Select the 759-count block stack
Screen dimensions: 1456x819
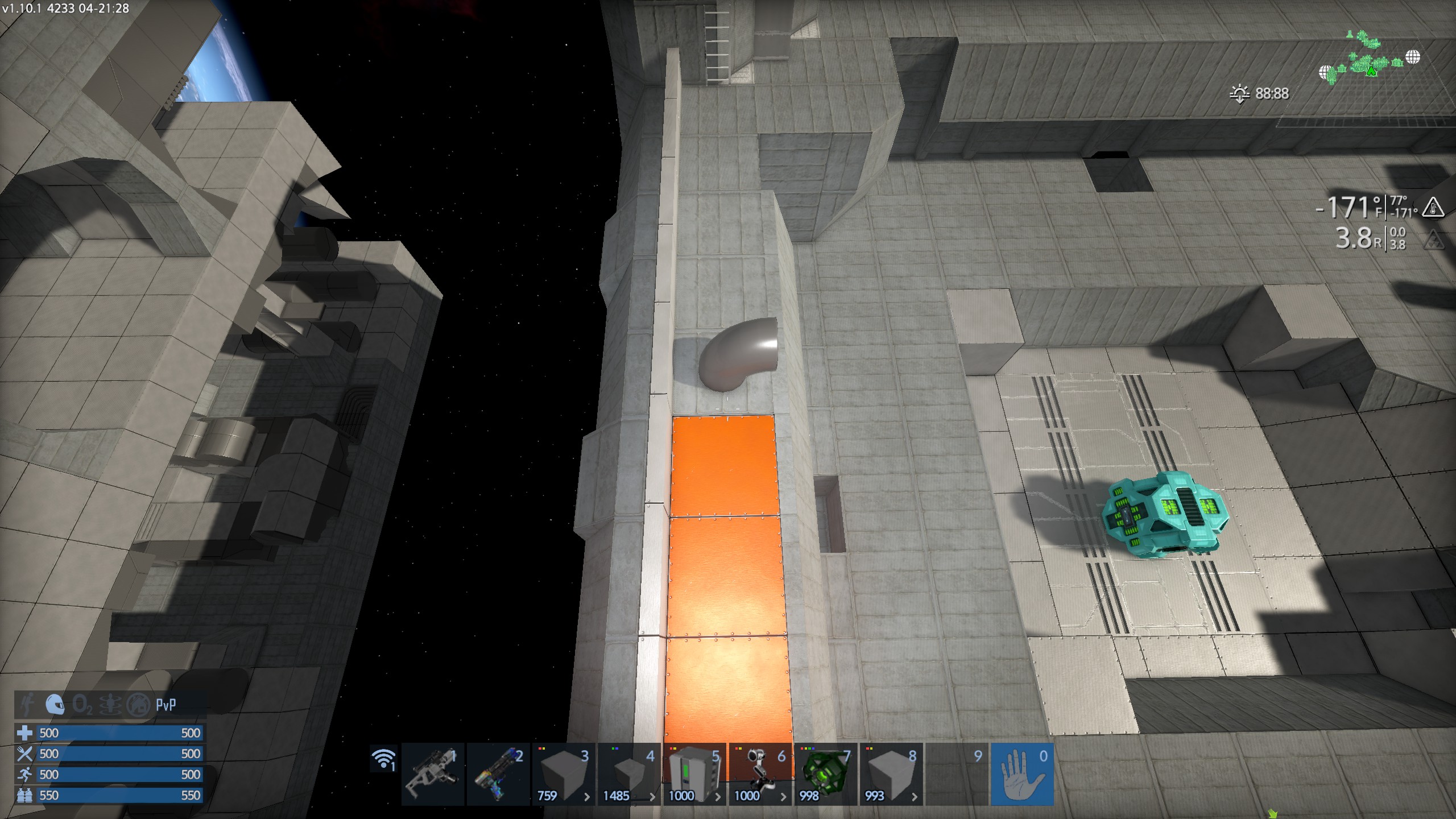564,774
